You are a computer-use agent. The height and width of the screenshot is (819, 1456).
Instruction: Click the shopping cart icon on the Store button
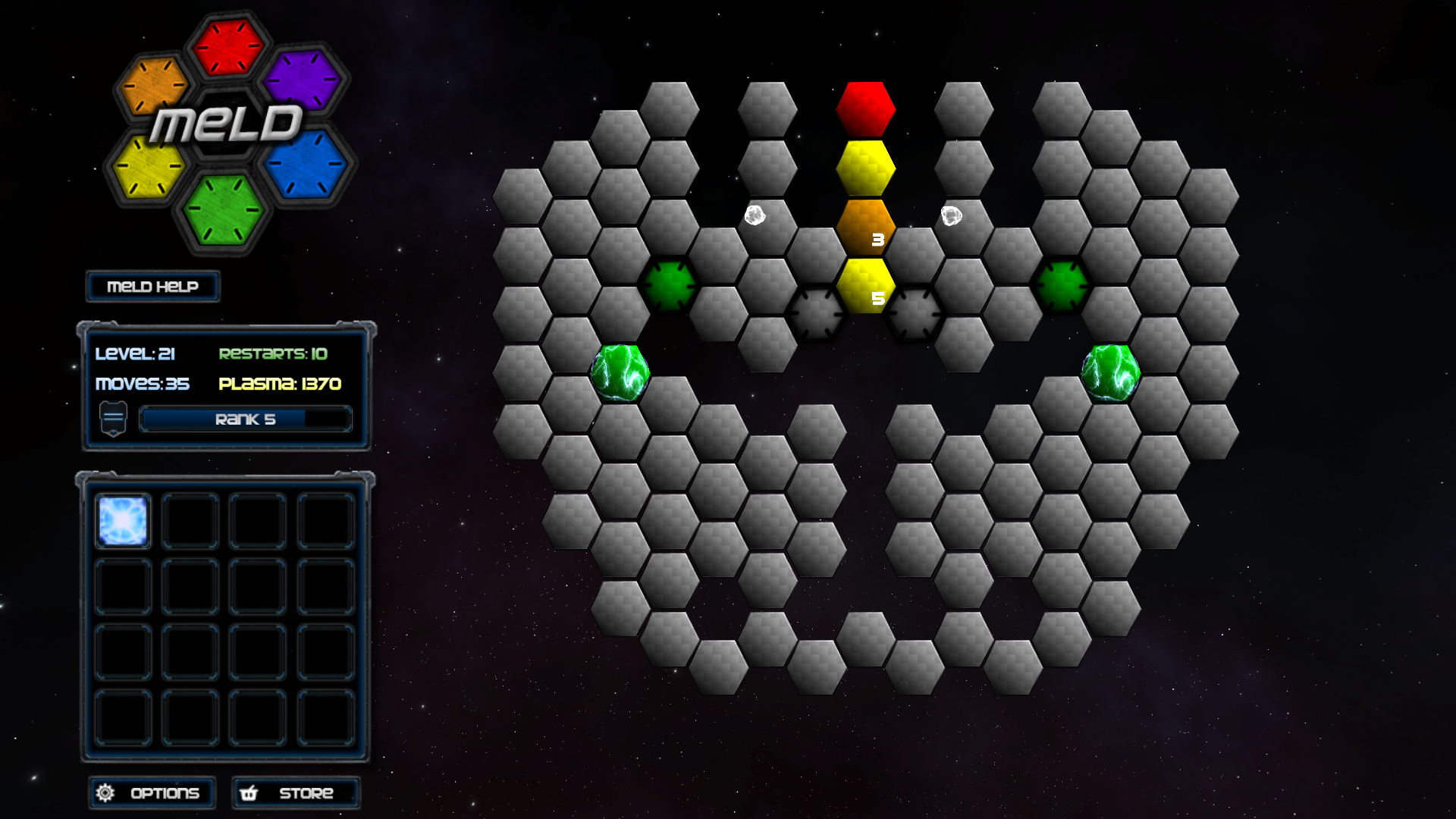pos(249,792)
